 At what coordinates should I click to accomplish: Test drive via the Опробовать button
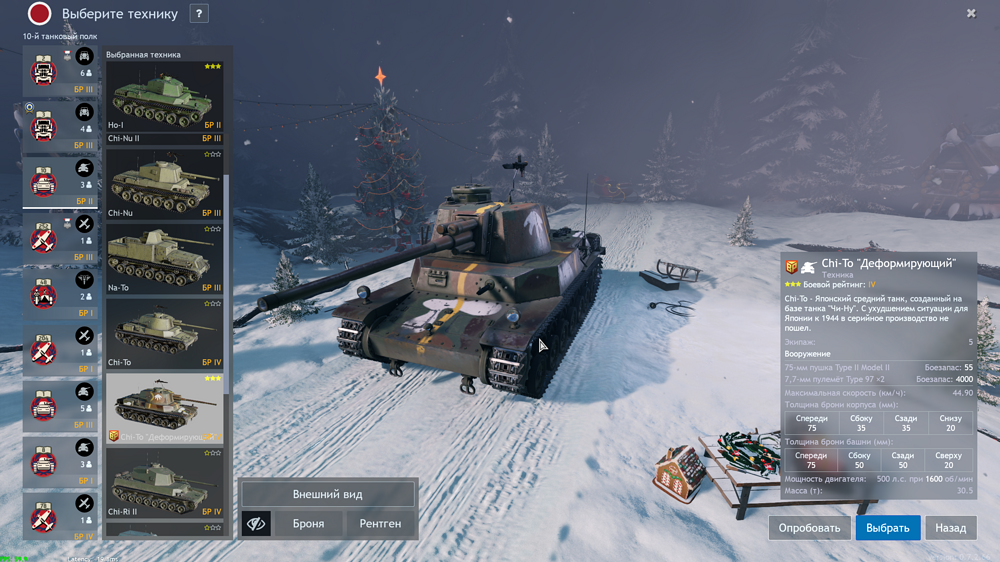click(x=809, y=527)
